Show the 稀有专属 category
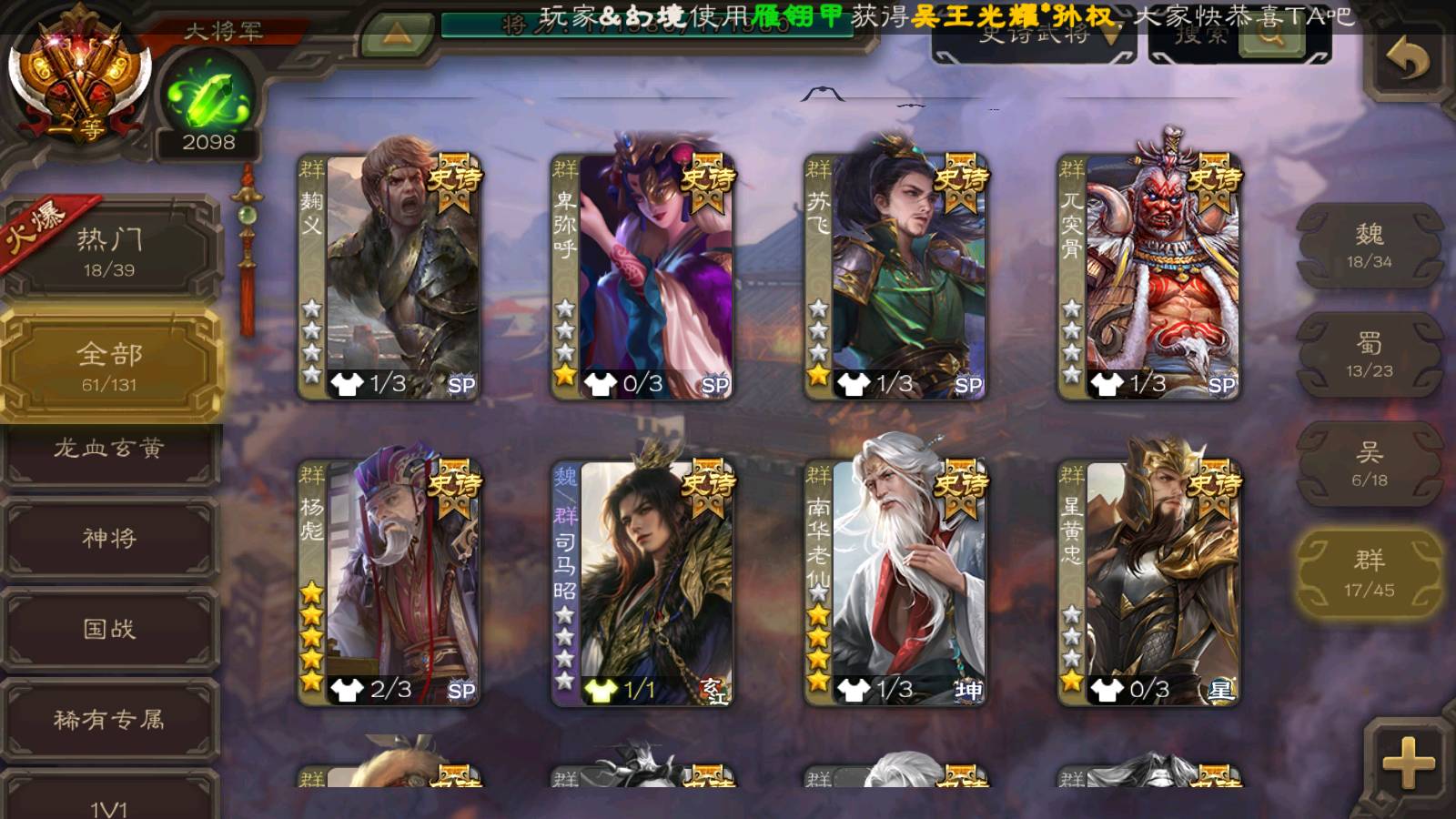Viewport: 1456px width, 819px height. (109, 720)
